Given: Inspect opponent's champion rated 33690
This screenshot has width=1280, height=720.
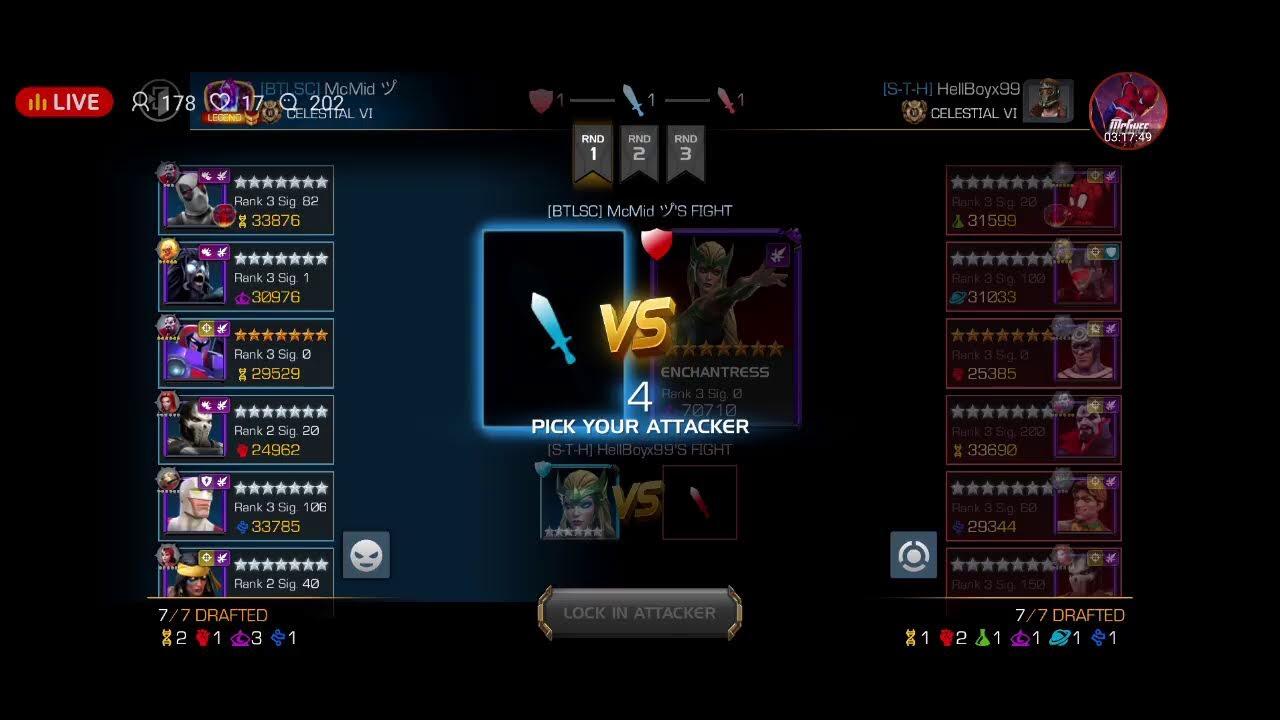Looking at the screenshot, I should (x=1033, y=430).
